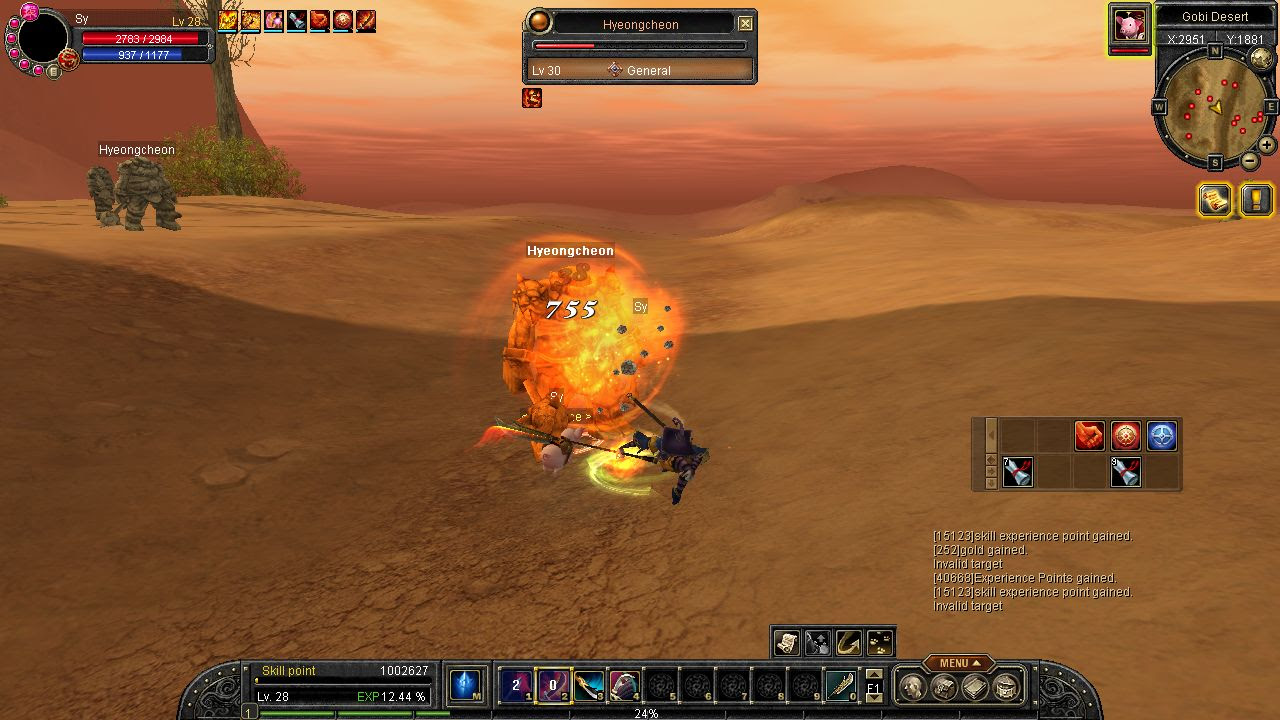
Task: Open the character head menu button
Action: pyautogui.click(x=912, y=686)
